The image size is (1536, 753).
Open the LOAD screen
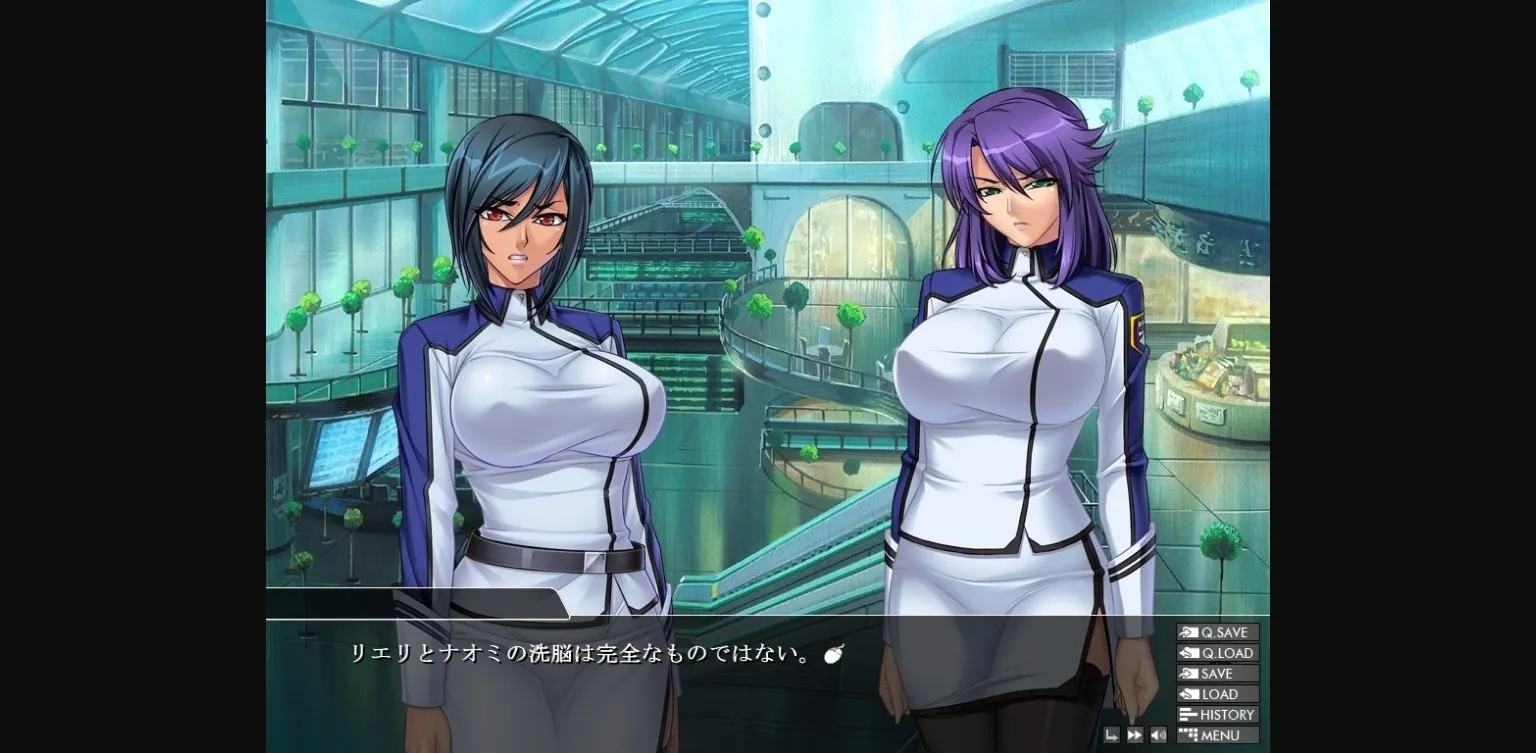pyautogui.click(x=1219, y=694)
